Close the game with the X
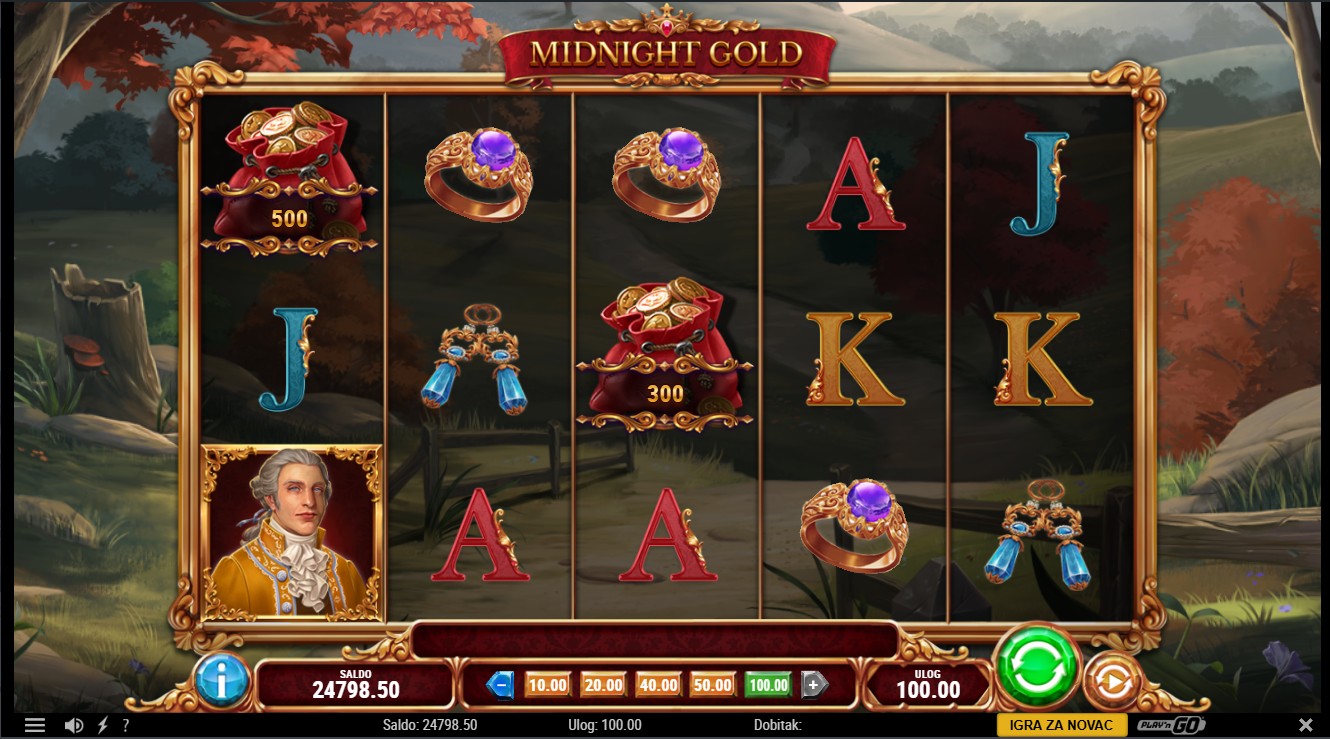The image size is (1330, 739). pyautogui.click(x=1305, y=725)
